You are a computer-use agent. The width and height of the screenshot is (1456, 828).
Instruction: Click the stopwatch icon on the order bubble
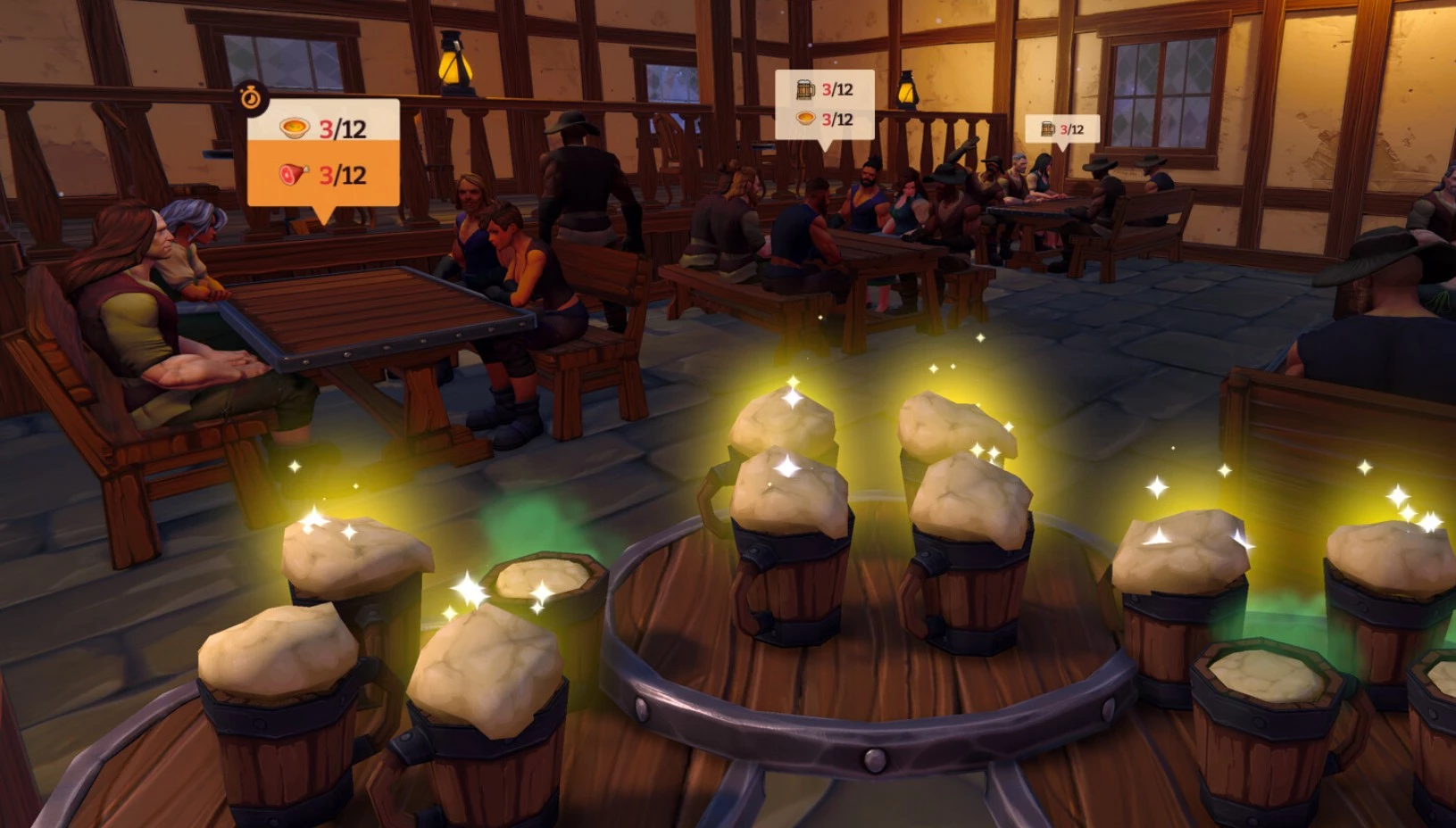pyautogui.click(x=251, y=97)
